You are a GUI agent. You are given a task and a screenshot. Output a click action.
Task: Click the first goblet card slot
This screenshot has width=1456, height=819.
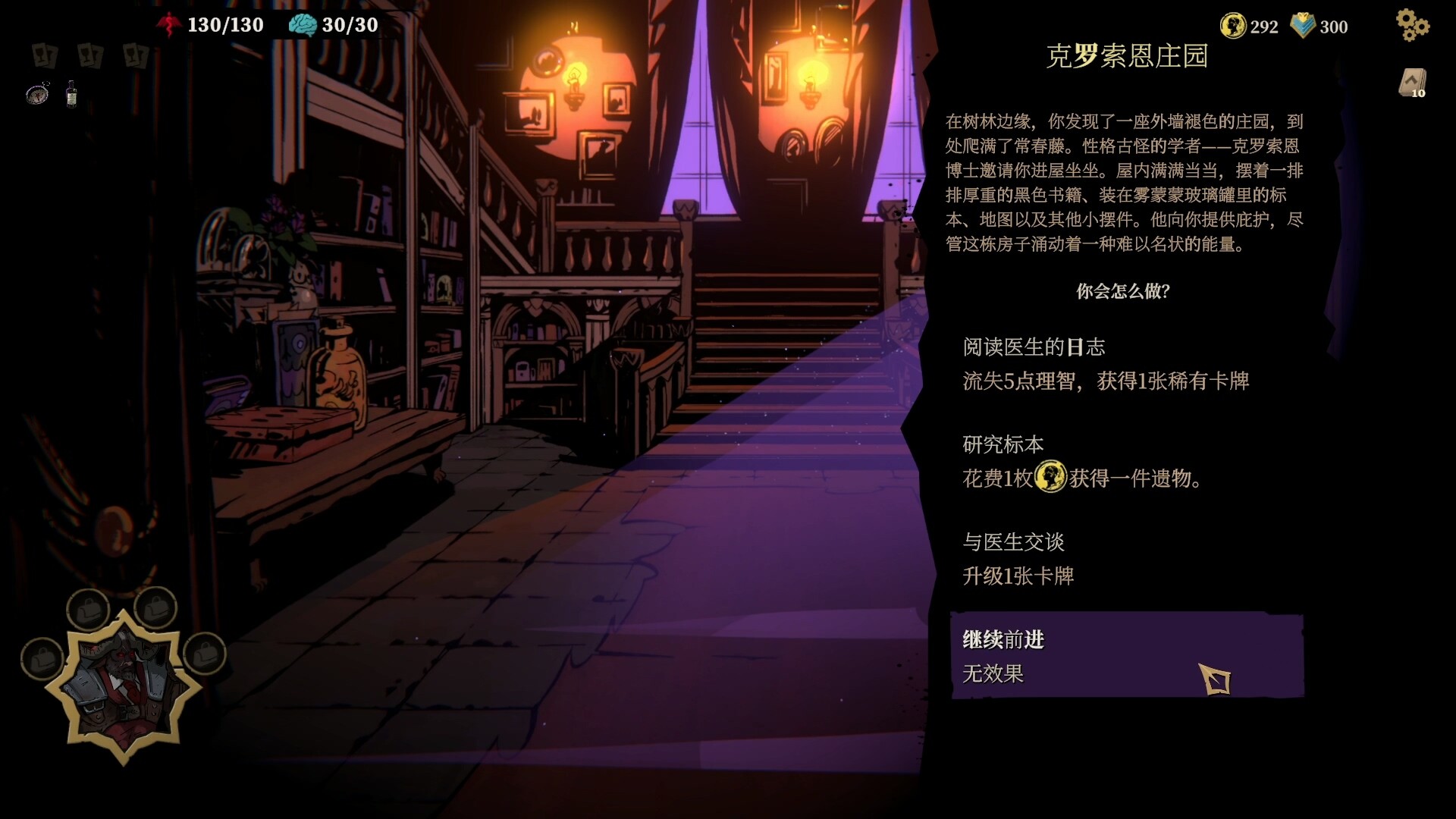pos(43,56)
